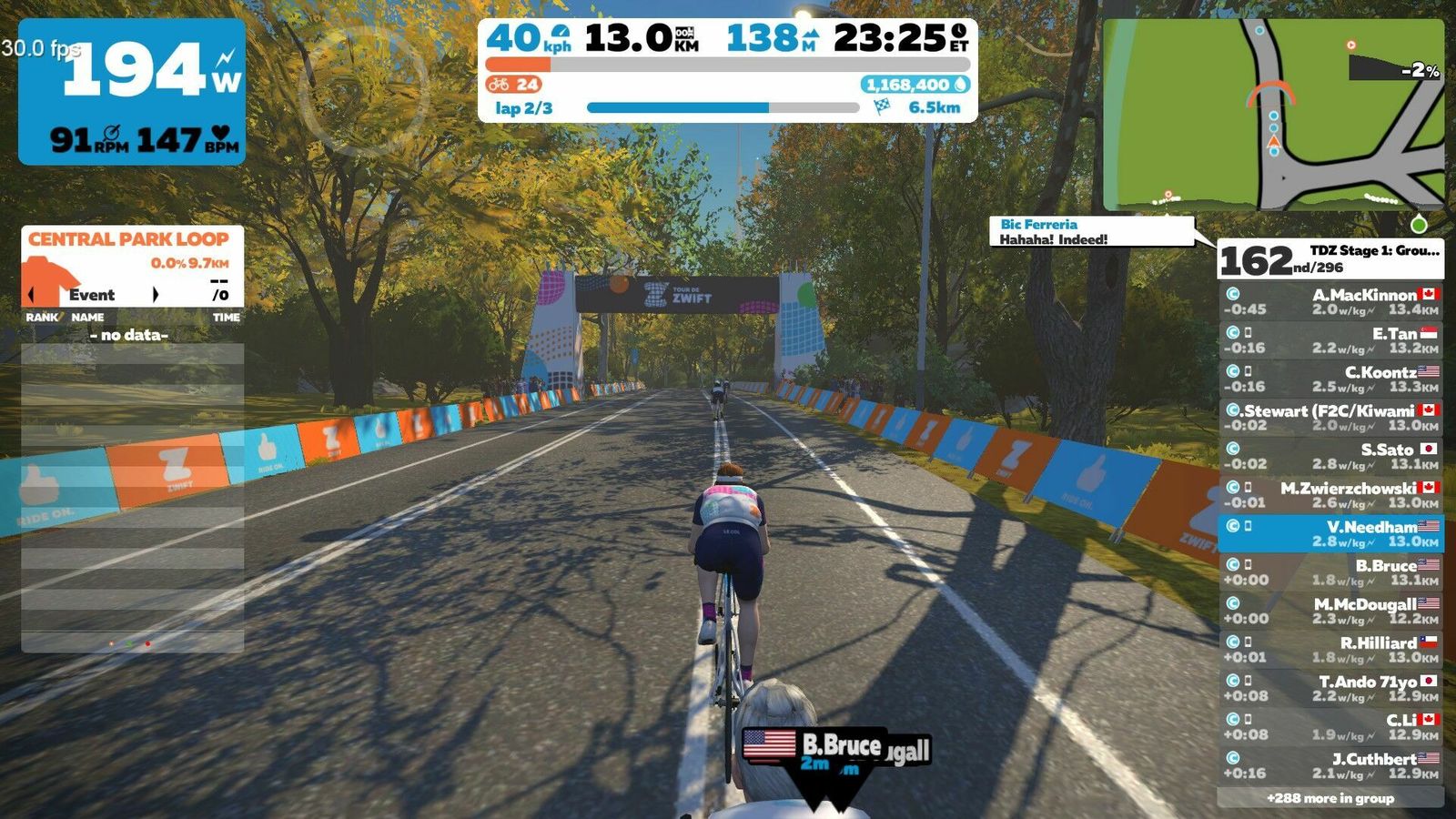Click the left arrow beside Event

pyautogui.click(x=33, y=295)
